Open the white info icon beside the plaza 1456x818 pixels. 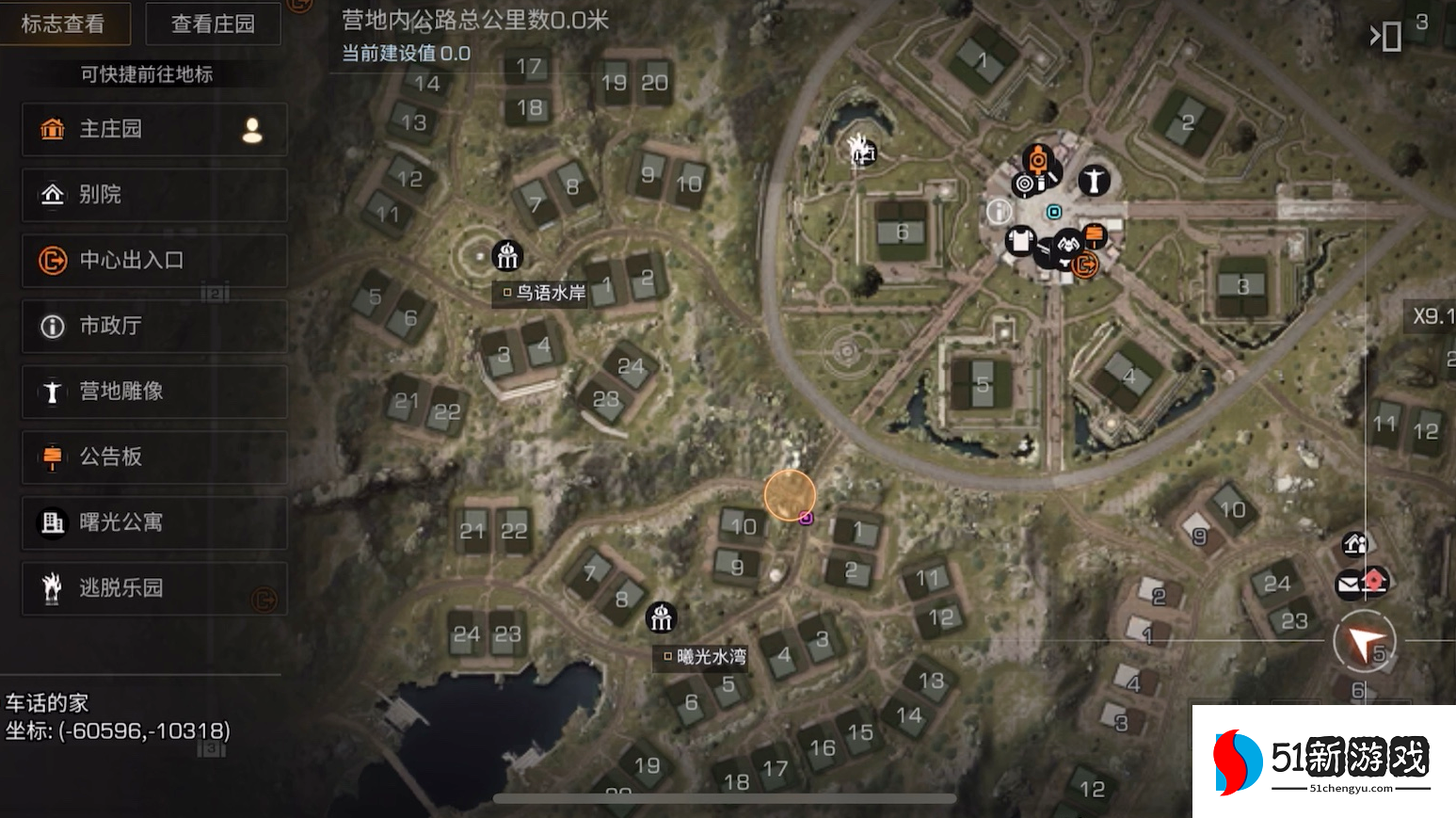click(x=999, y=211)
